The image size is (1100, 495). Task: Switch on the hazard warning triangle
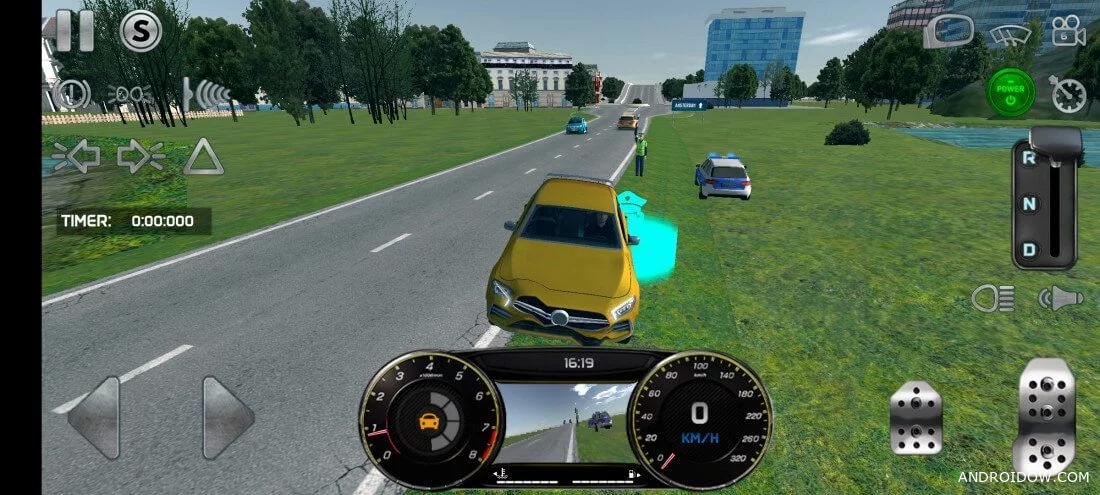[203, 157]
